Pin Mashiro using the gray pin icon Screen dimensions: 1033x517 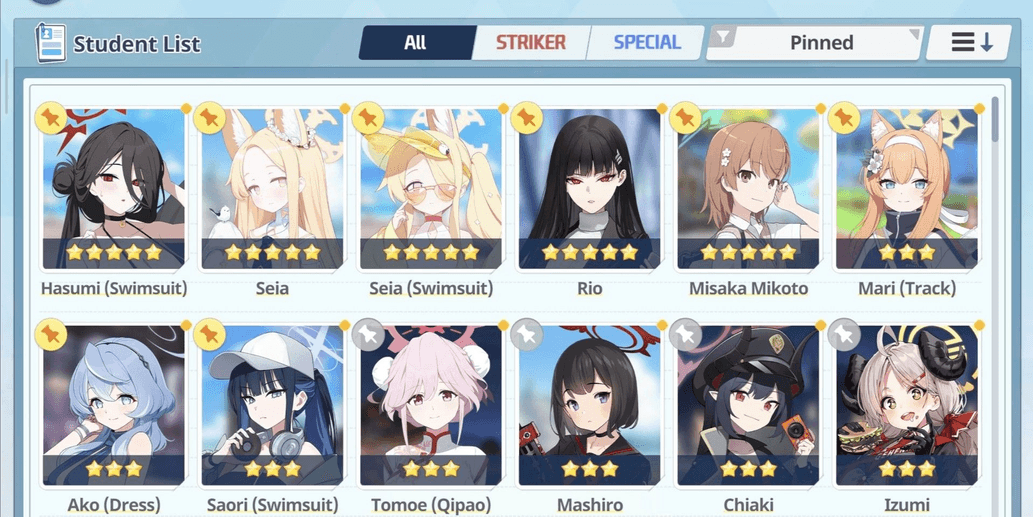[x=527, y=335]
